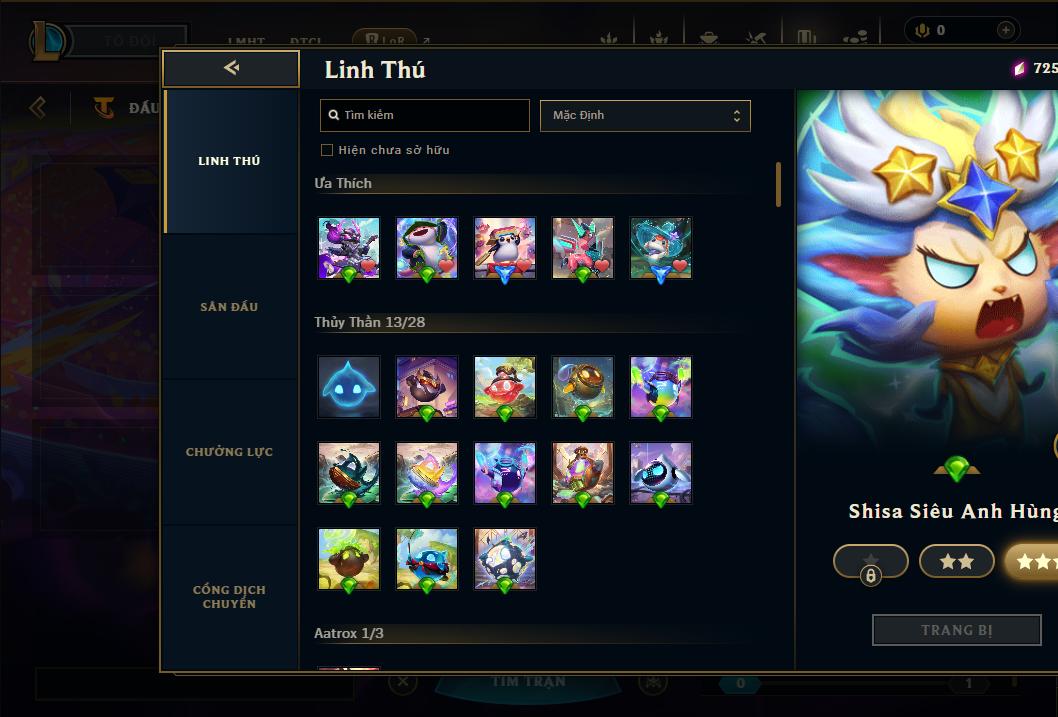Toggle the Hiện chưa sở hữu checkbox

pos(327,150)
